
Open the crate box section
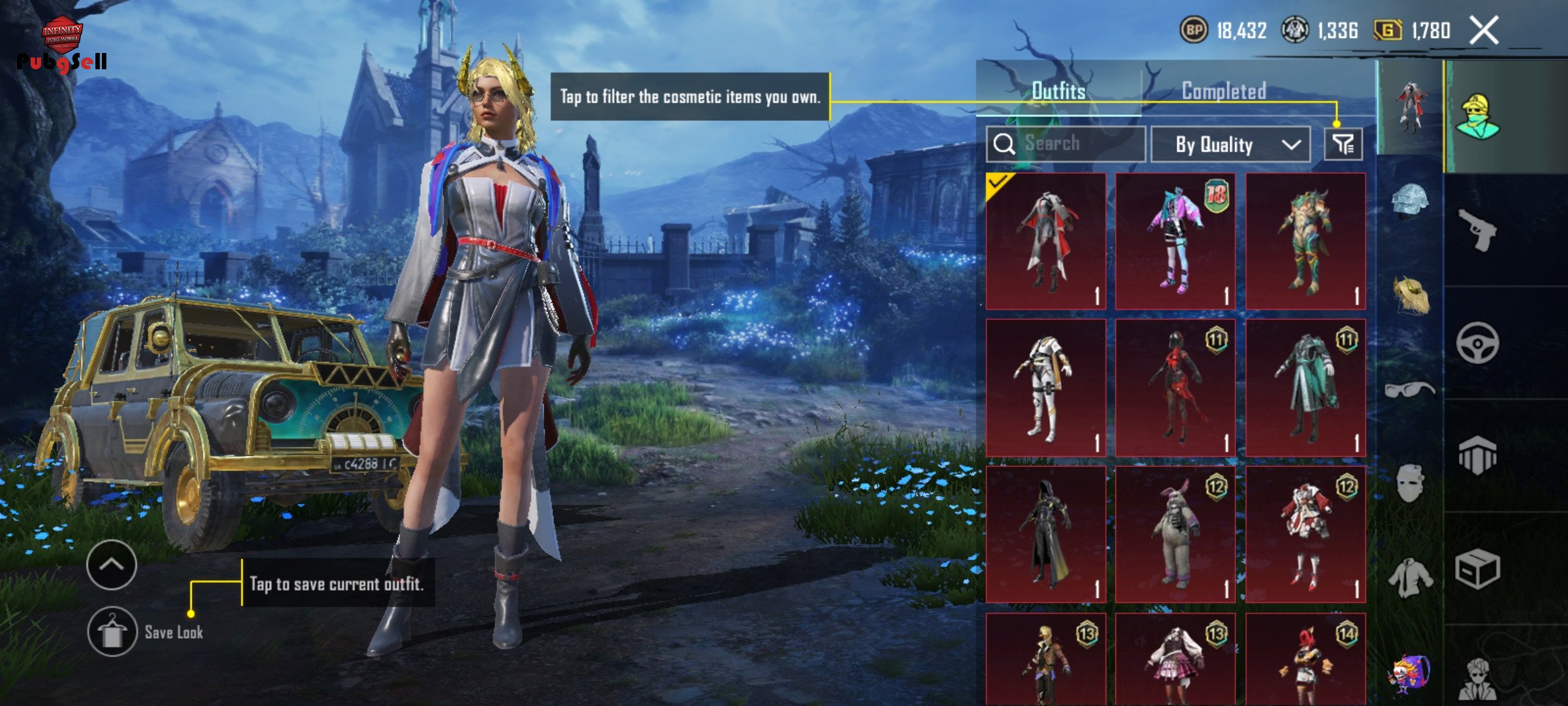click(x=1478, y=569)
